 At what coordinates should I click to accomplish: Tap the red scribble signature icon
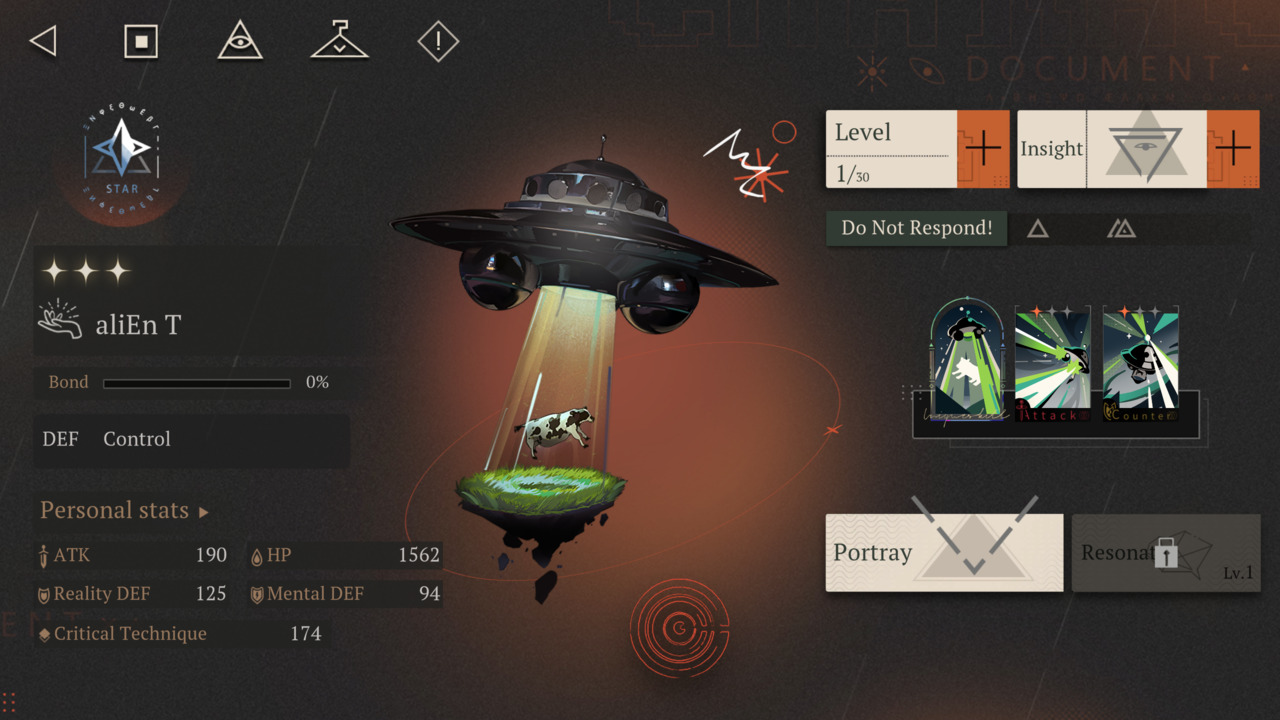point(750,160)
